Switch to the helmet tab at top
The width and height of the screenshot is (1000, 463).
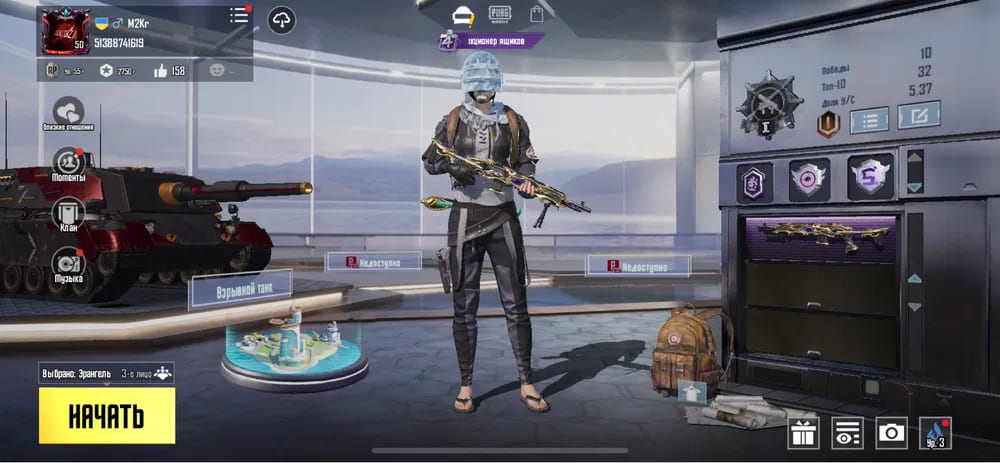pos(462,14)
